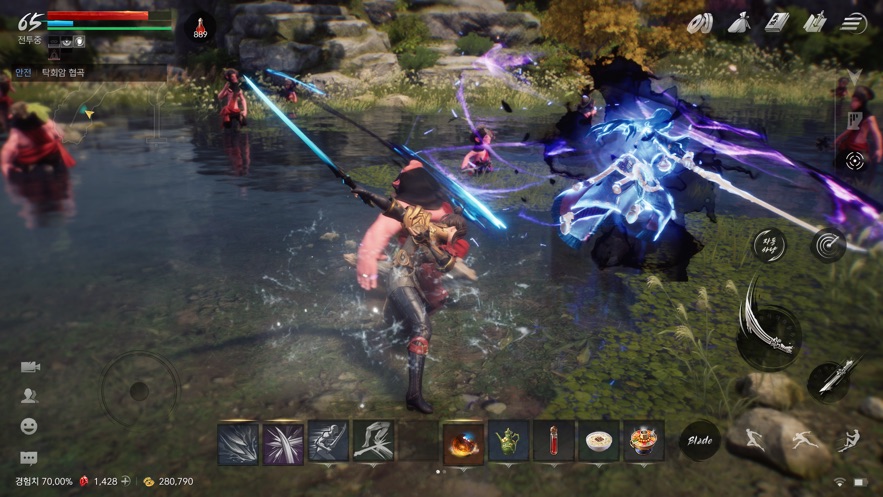Screen dimensions: 883x497
Task: Open the inventory bag icon
Action: [x=739, y=22]
